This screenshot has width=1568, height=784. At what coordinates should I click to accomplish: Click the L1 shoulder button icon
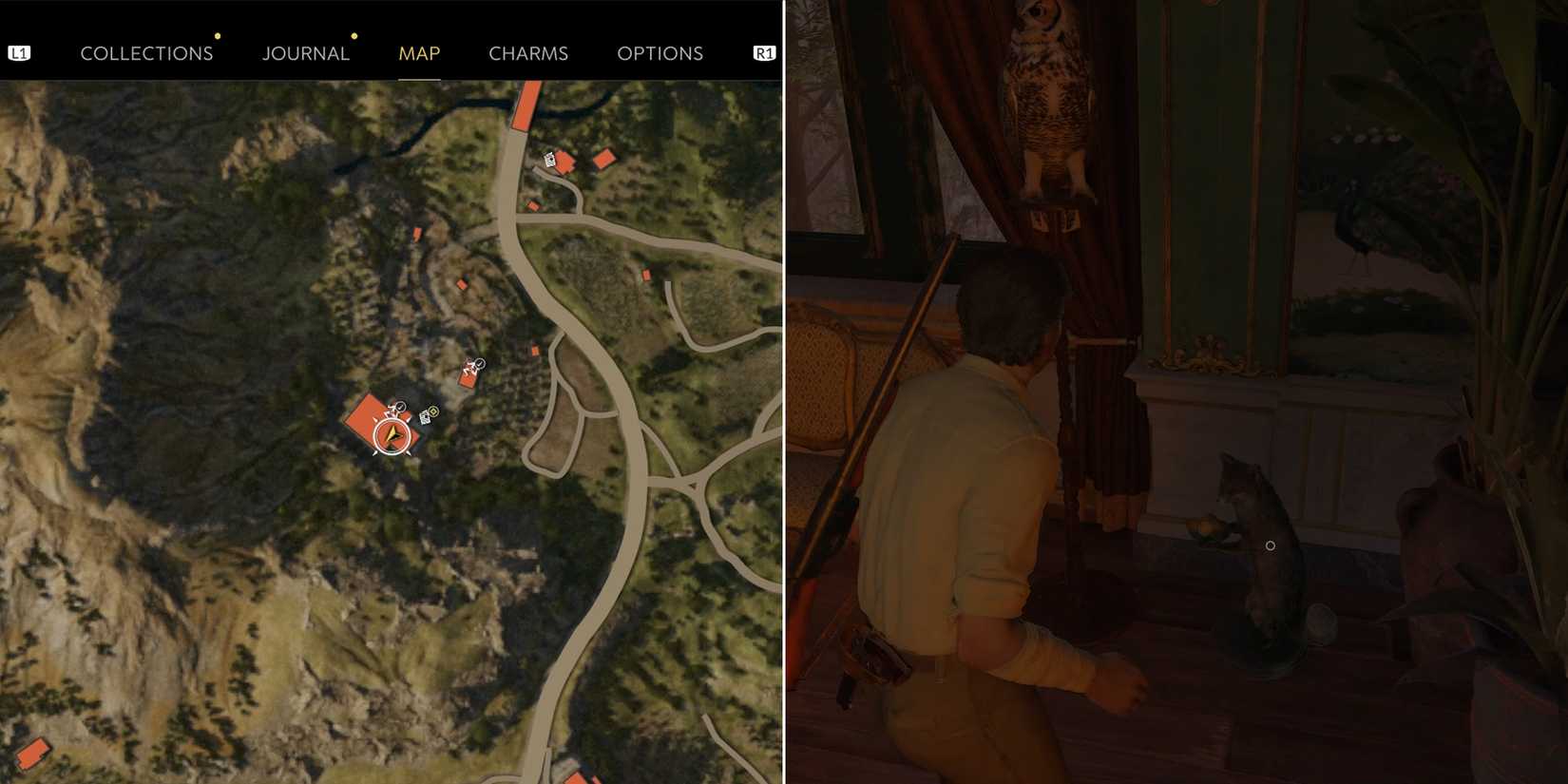[x=20, y=52]
